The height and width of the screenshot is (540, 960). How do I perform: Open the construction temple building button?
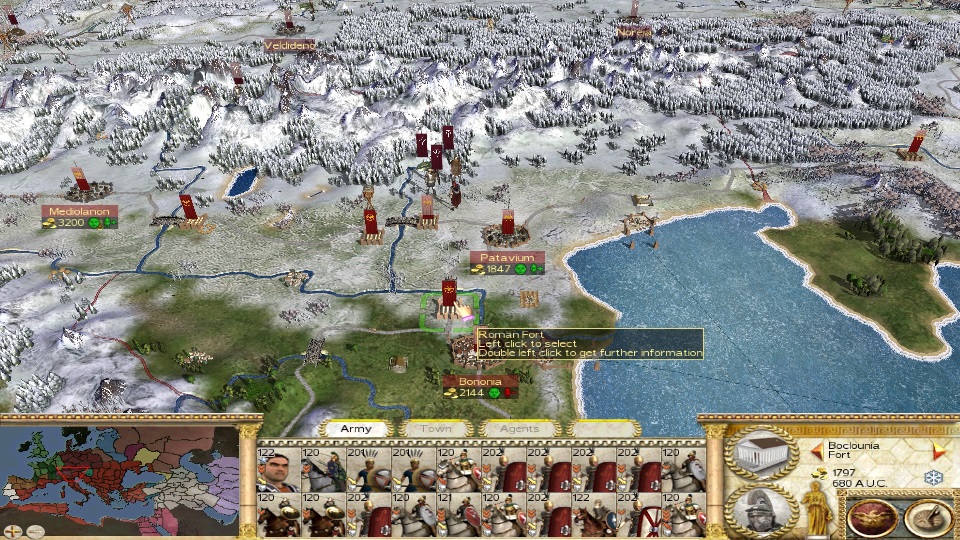(763, 454)
